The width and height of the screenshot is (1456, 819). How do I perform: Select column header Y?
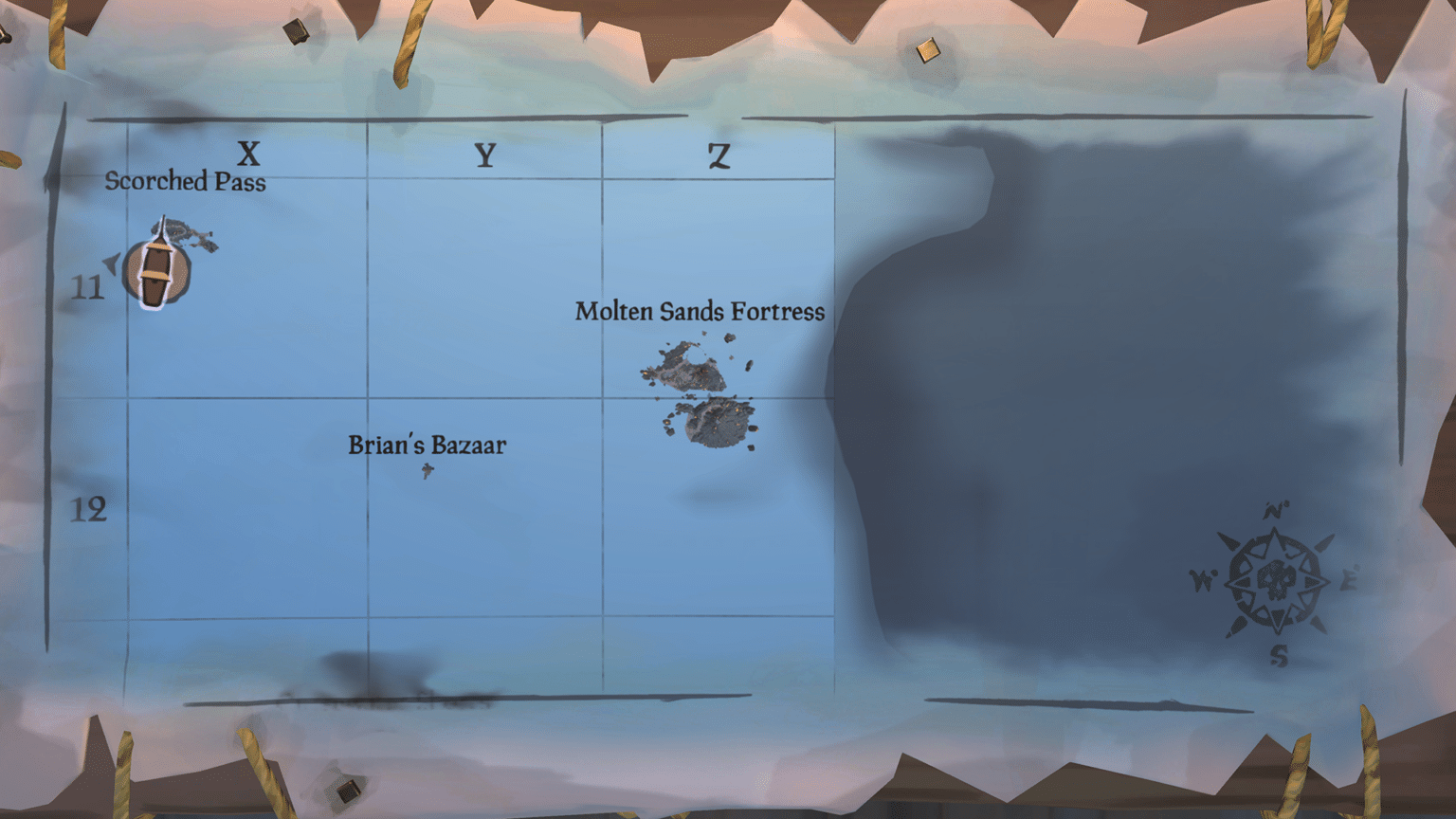(485, 155)
